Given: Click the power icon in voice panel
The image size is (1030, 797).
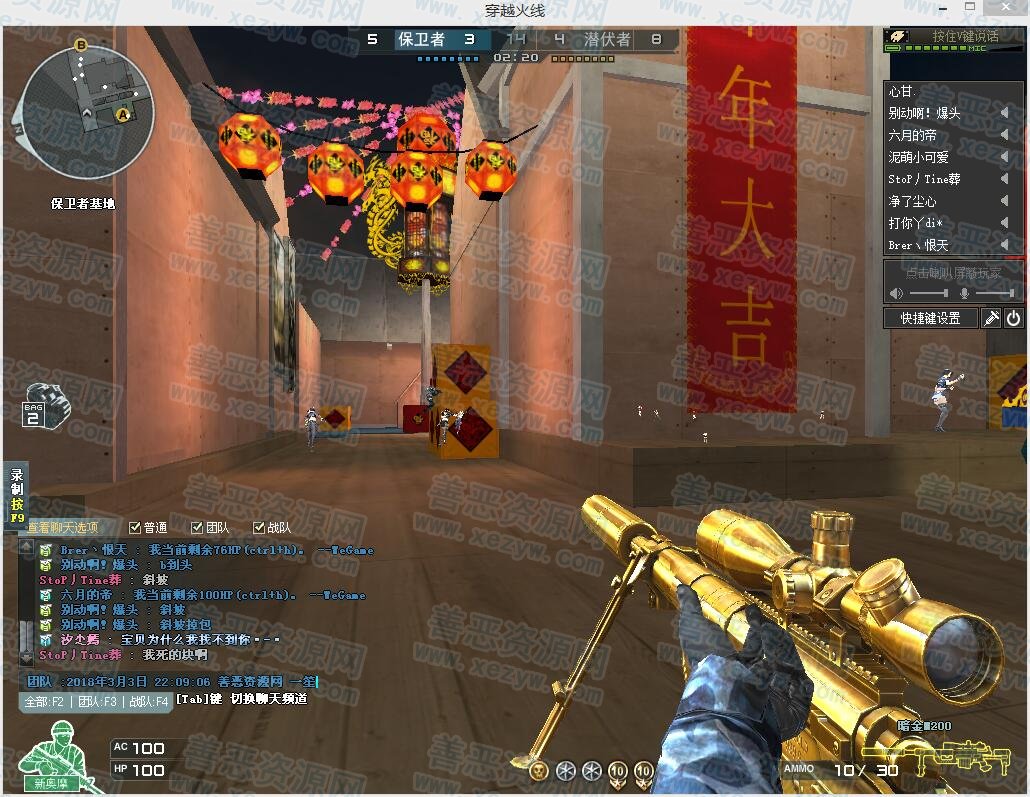Looking at the screenshot, I should click(1014, 318).
